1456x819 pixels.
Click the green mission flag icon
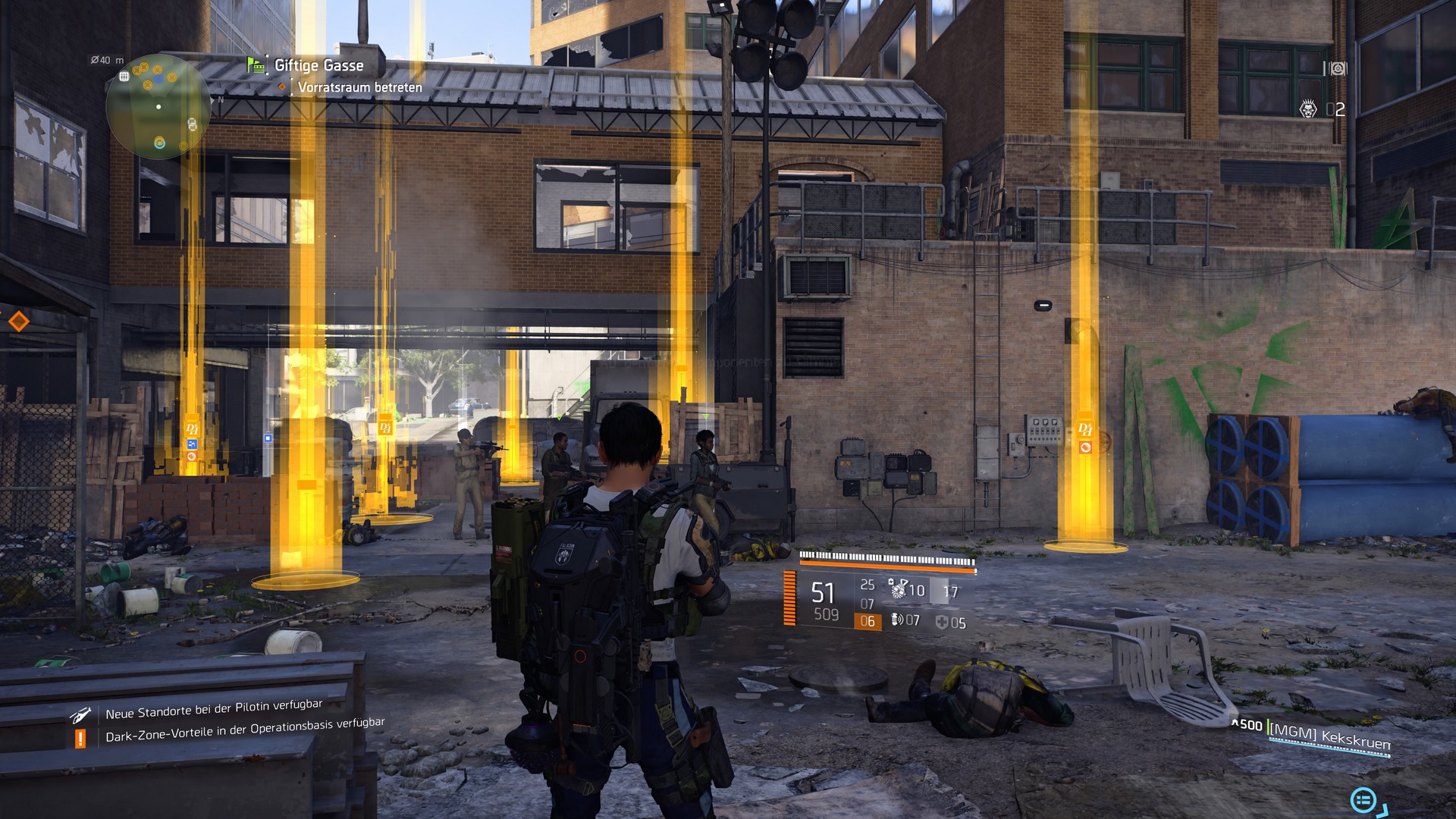256,66
